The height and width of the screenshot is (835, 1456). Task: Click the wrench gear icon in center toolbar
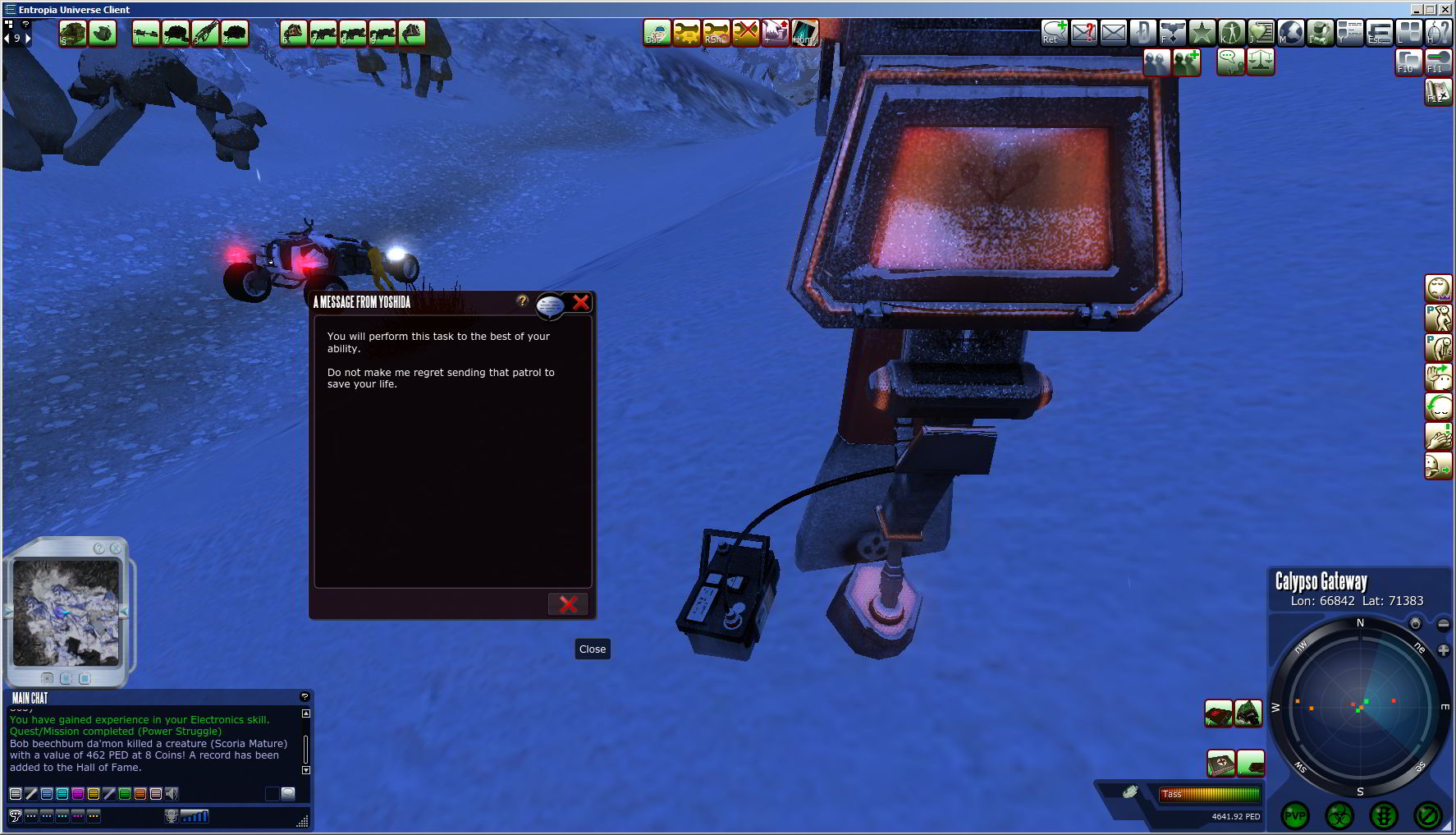[x=686, y=33]
